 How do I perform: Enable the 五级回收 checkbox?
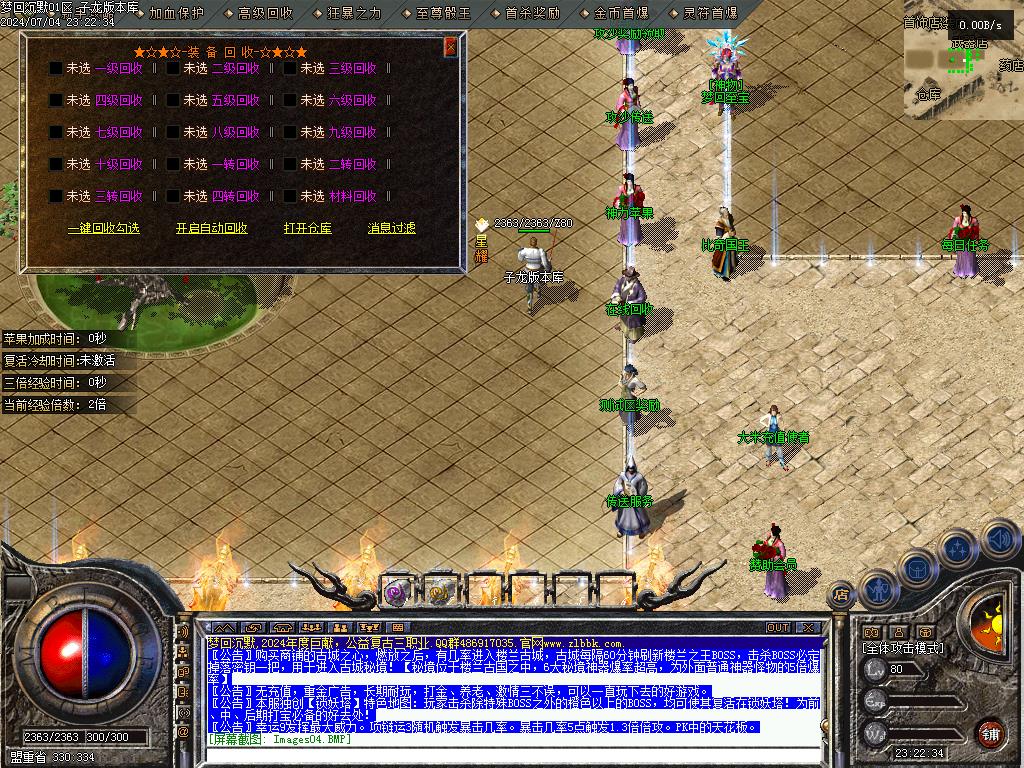[173, 100]
